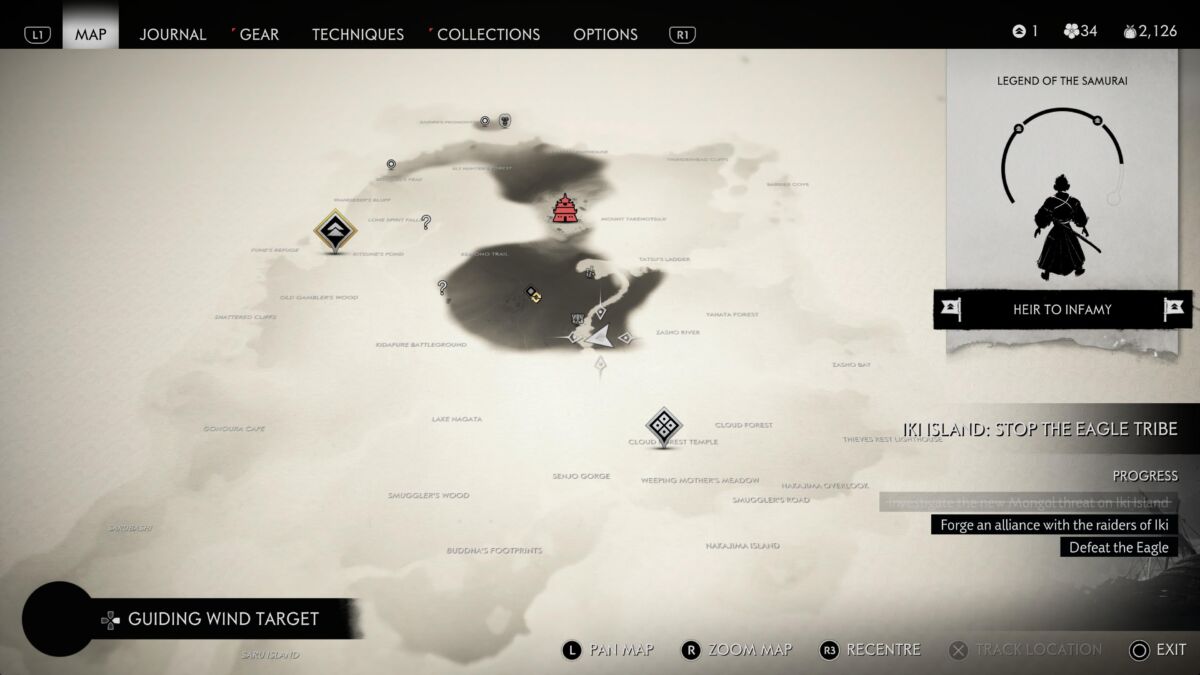Select the gold-bordered quest marker on the map
Image resolution: width=1200 pixels, height=675 pixels.
pos(336,232)
